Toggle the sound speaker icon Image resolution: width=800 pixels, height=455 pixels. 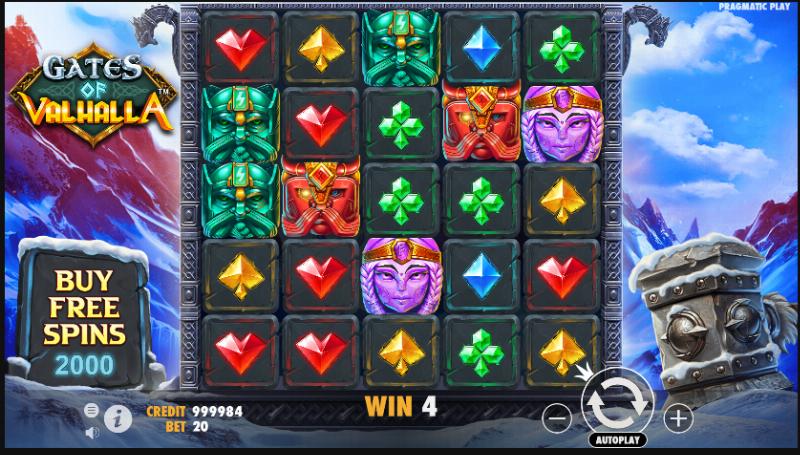(x=92, y=433)
